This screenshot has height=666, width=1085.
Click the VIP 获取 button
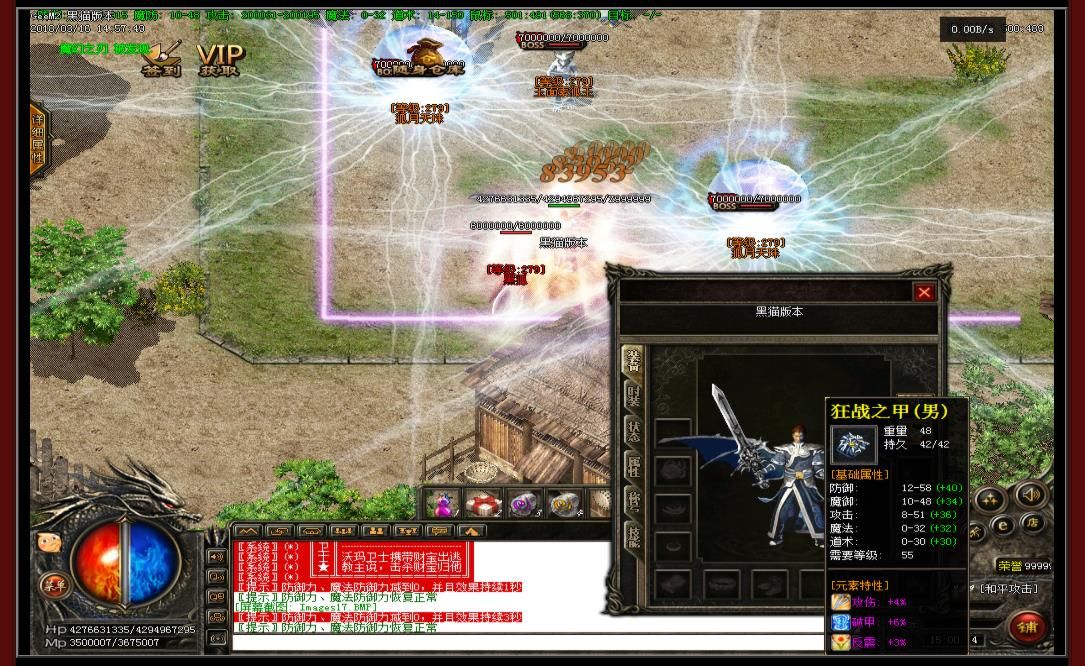point(219,59)
